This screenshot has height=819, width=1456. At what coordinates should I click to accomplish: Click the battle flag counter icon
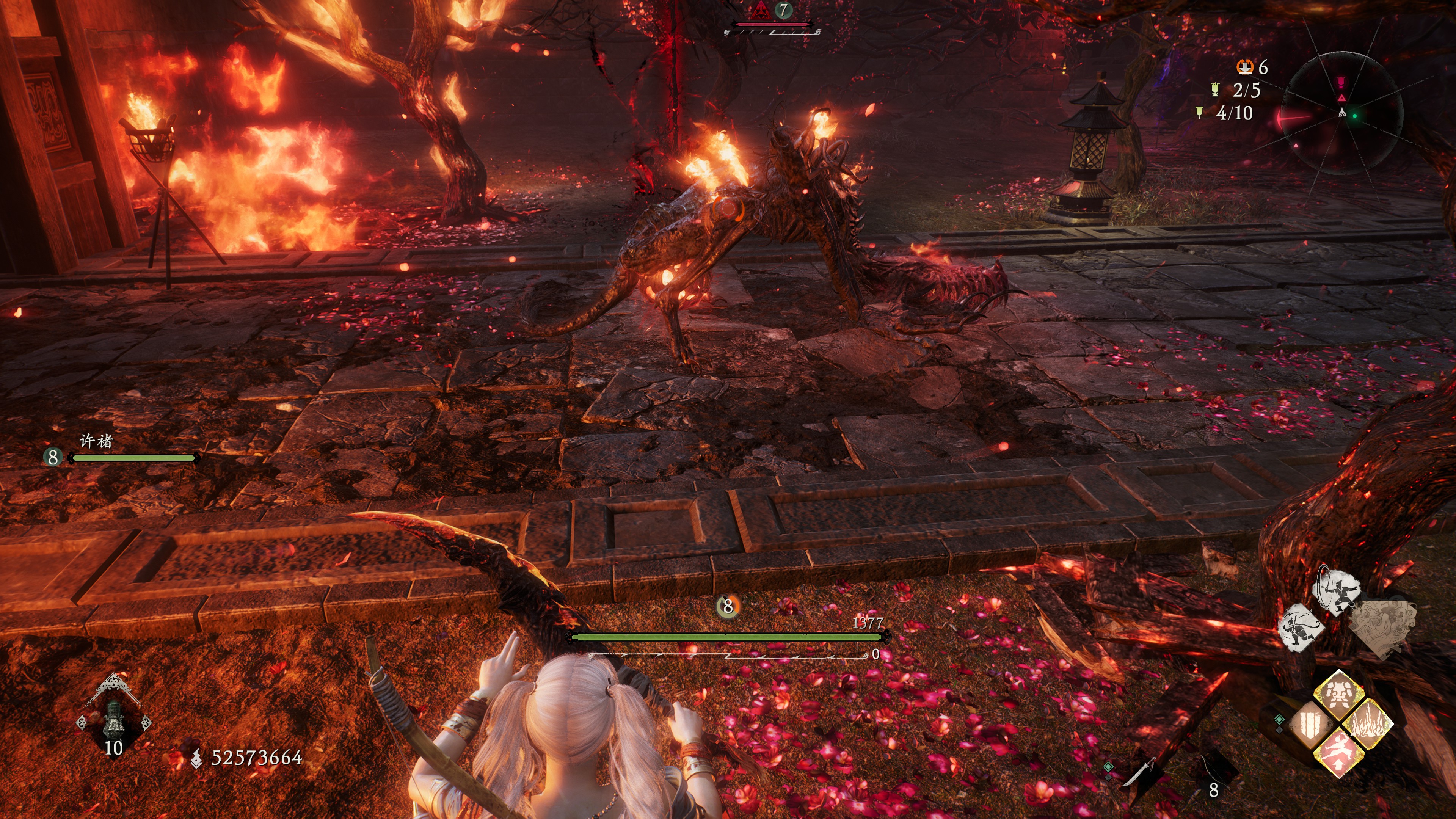click(1215, 90)
